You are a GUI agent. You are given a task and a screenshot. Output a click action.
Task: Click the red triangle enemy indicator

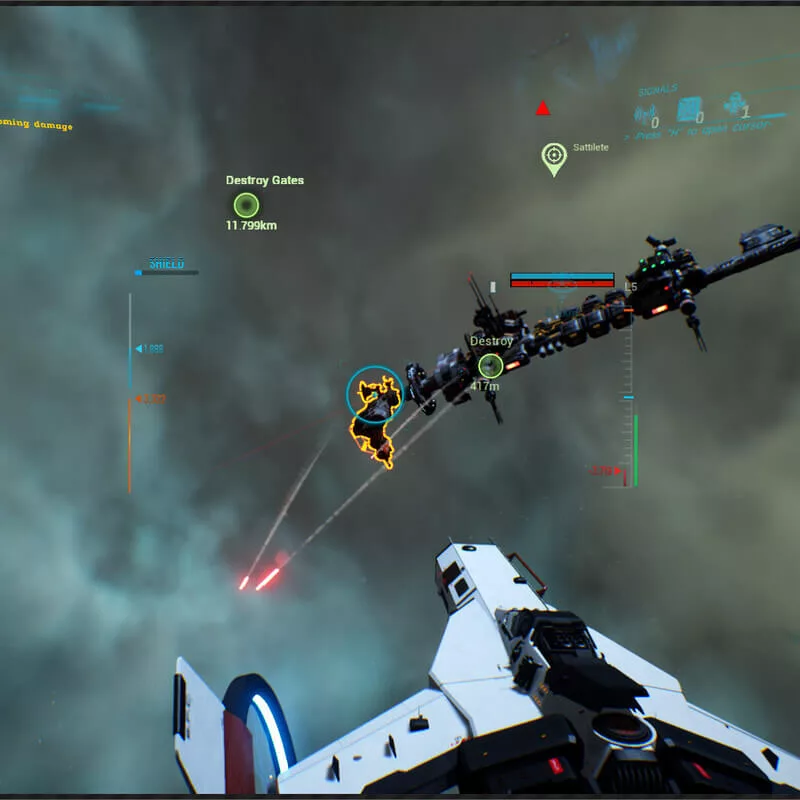543,108
